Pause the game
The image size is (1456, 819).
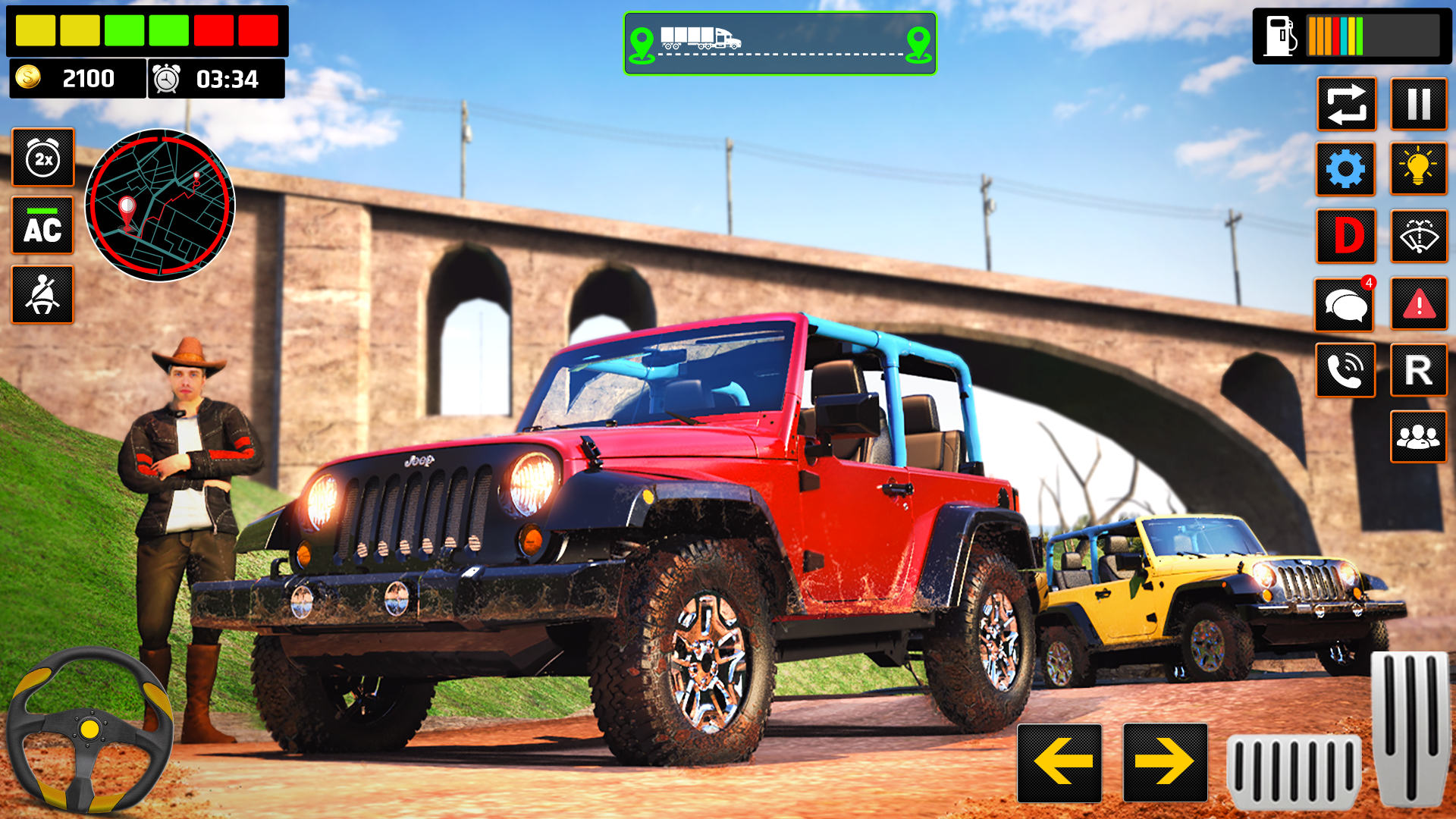tap(1419, 105)
